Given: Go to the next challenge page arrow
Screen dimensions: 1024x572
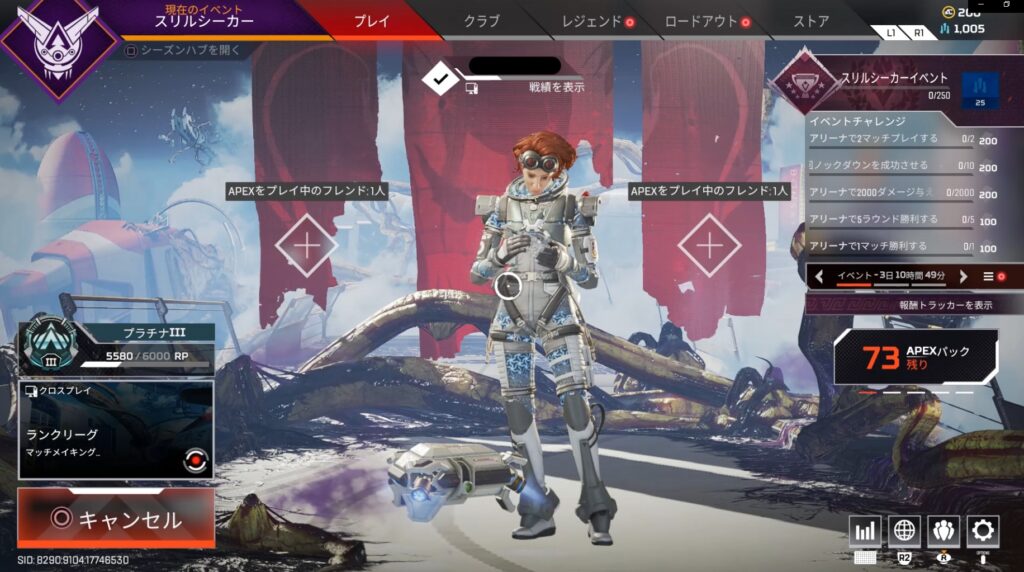Looking at the screenshot, I should [x=964, y=276].
